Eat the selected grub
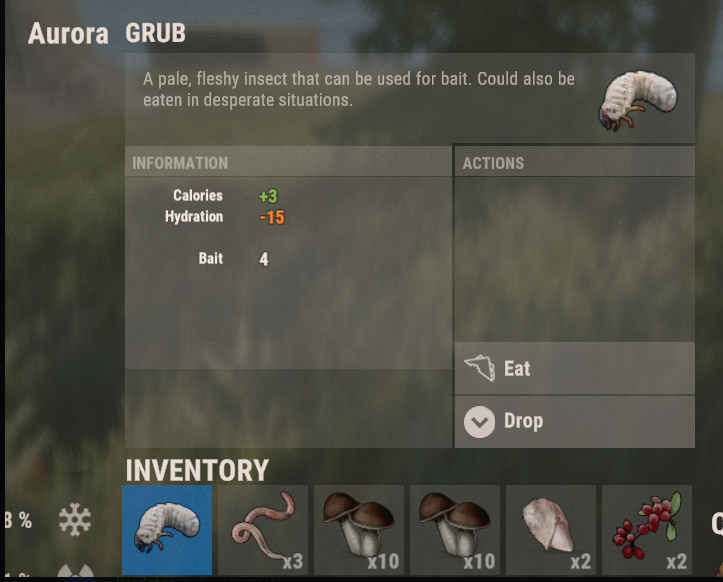This screenshot has height=582, width=723. [x=574, y=369]
